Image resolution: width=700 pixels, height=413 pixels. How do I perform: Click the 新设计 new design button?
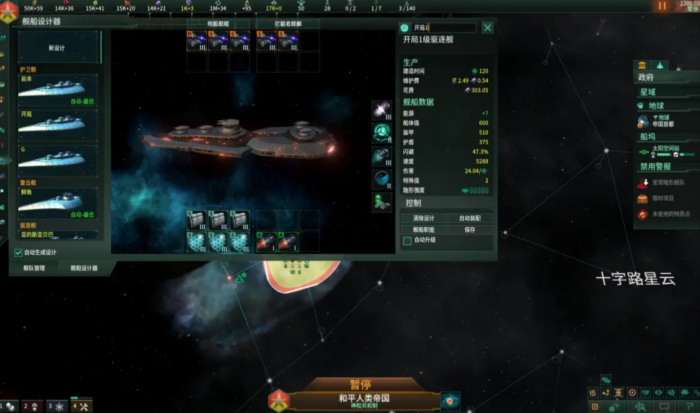tap(59, 47)
